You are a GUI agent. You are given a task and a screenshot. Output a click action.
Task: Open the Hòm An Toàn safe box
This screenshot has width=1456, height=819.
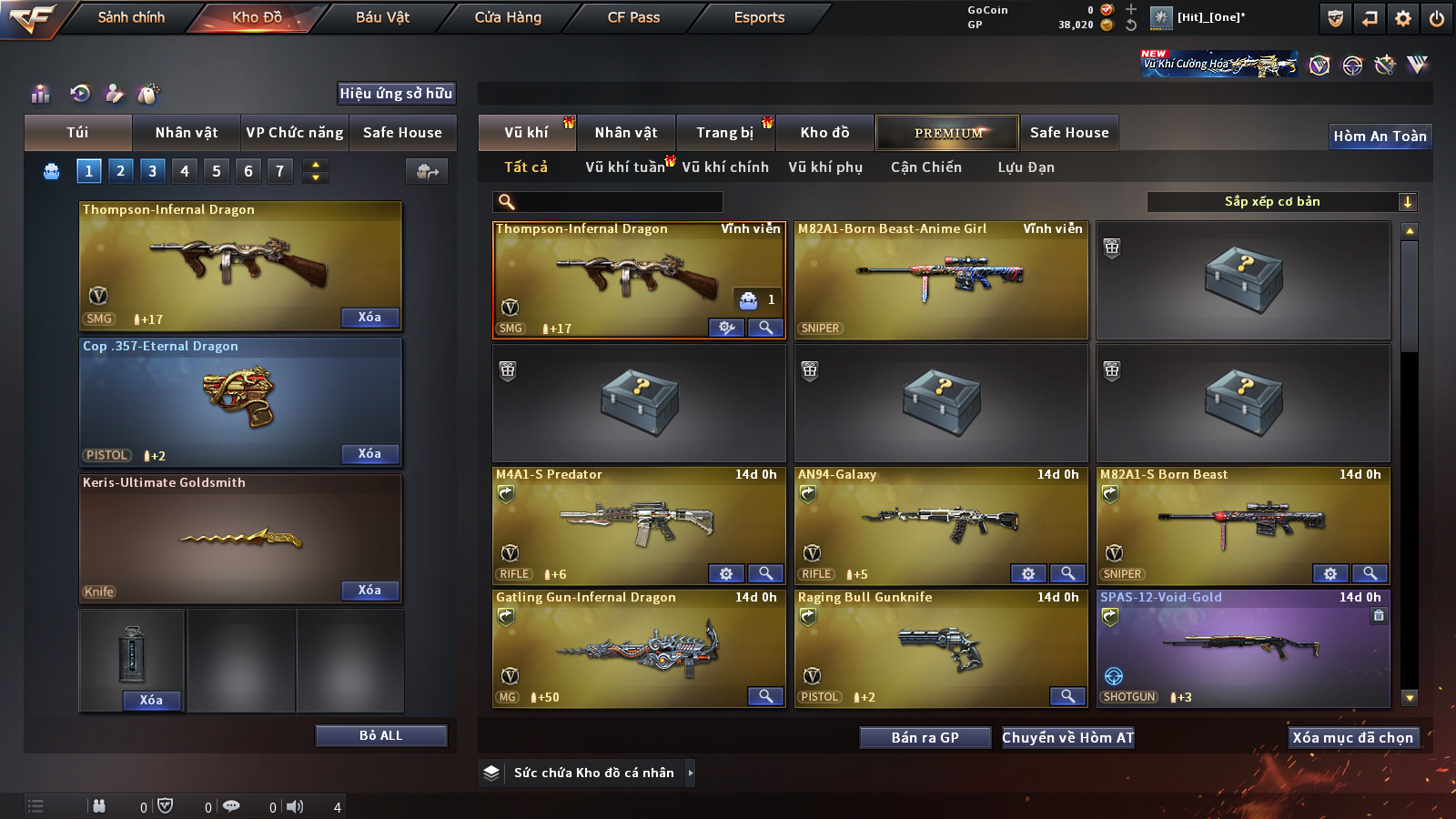point(1380,136)
